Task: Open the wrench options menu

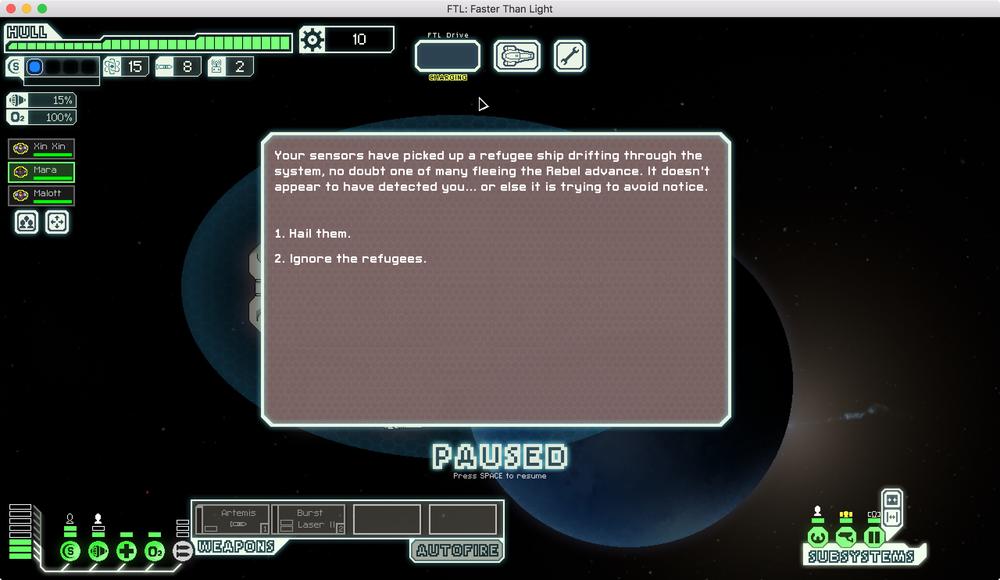Action: click(x=569, y=56)
